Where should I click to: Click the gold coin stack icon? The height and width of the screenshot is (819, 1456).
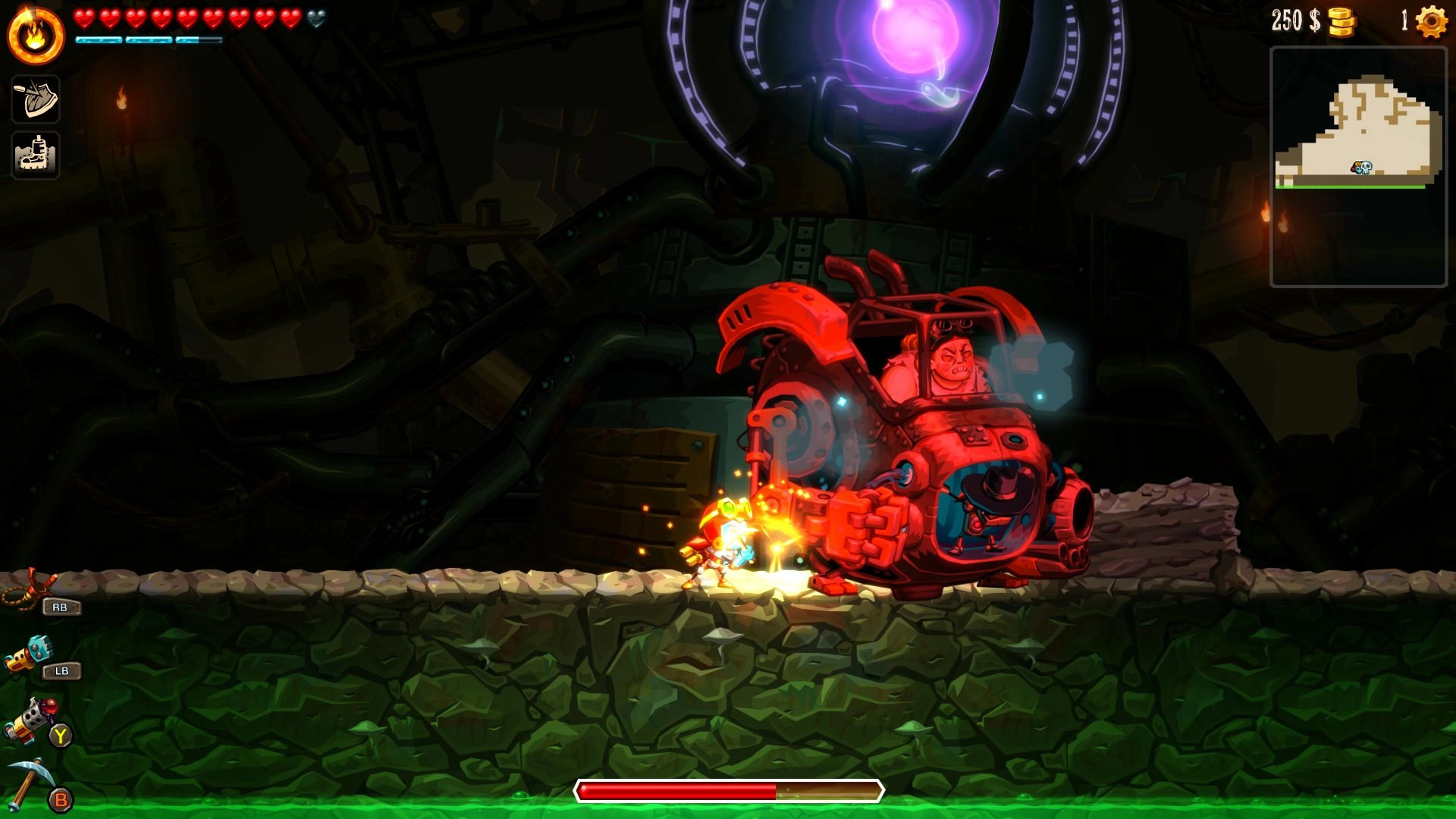(1341, 22)
